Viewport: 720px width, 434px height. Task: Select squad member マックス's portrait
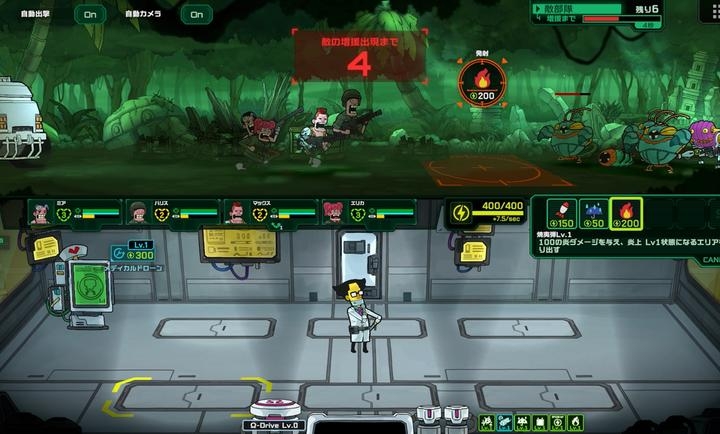(236, 211)
